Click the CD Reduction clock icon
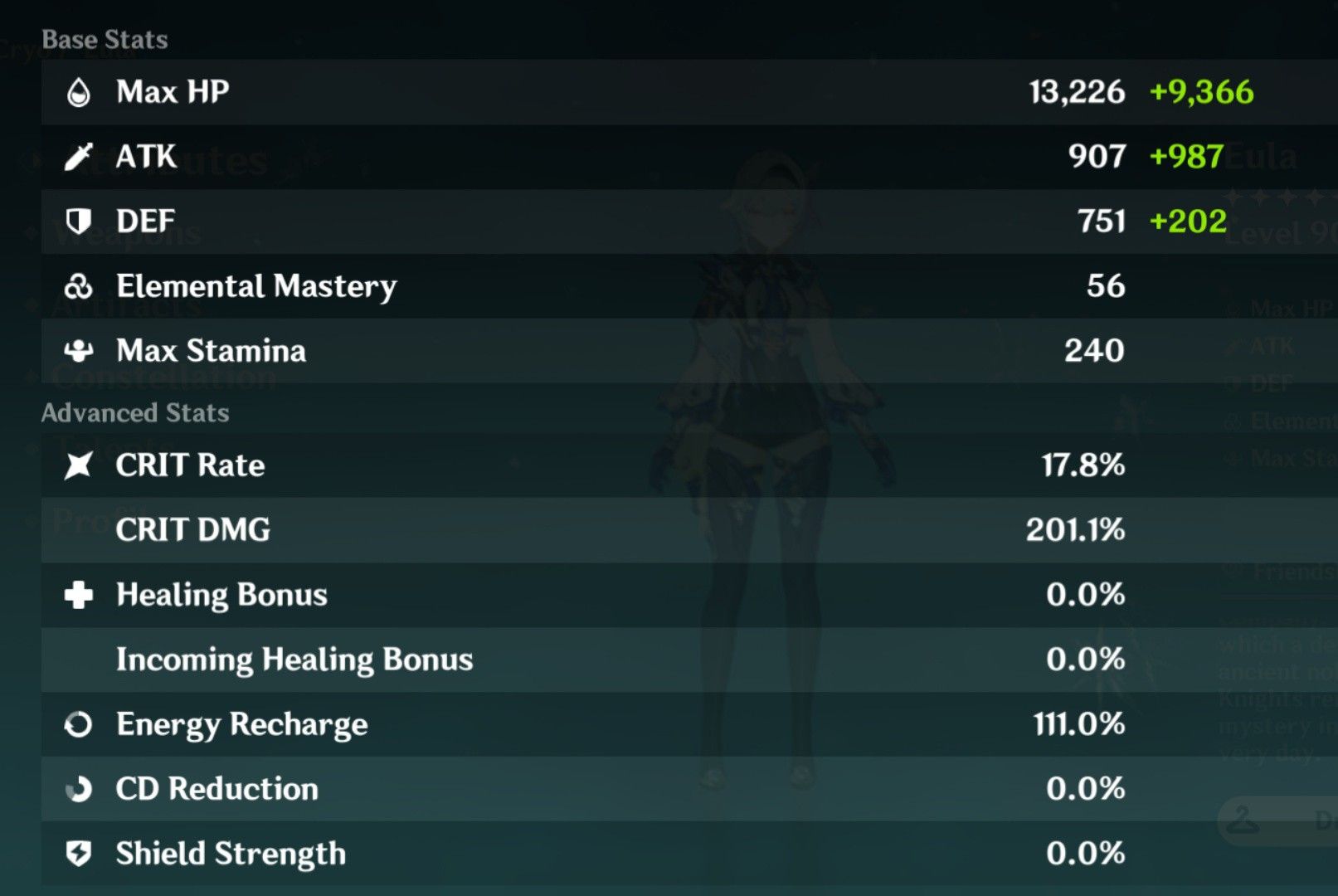 click(80, 789)
